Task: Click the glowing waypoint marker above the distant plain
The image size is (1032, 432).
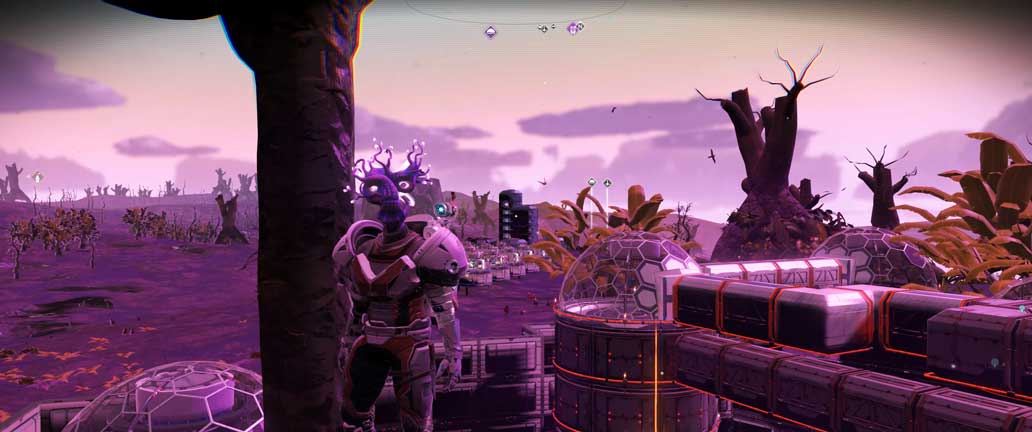Action: point(38,177)
